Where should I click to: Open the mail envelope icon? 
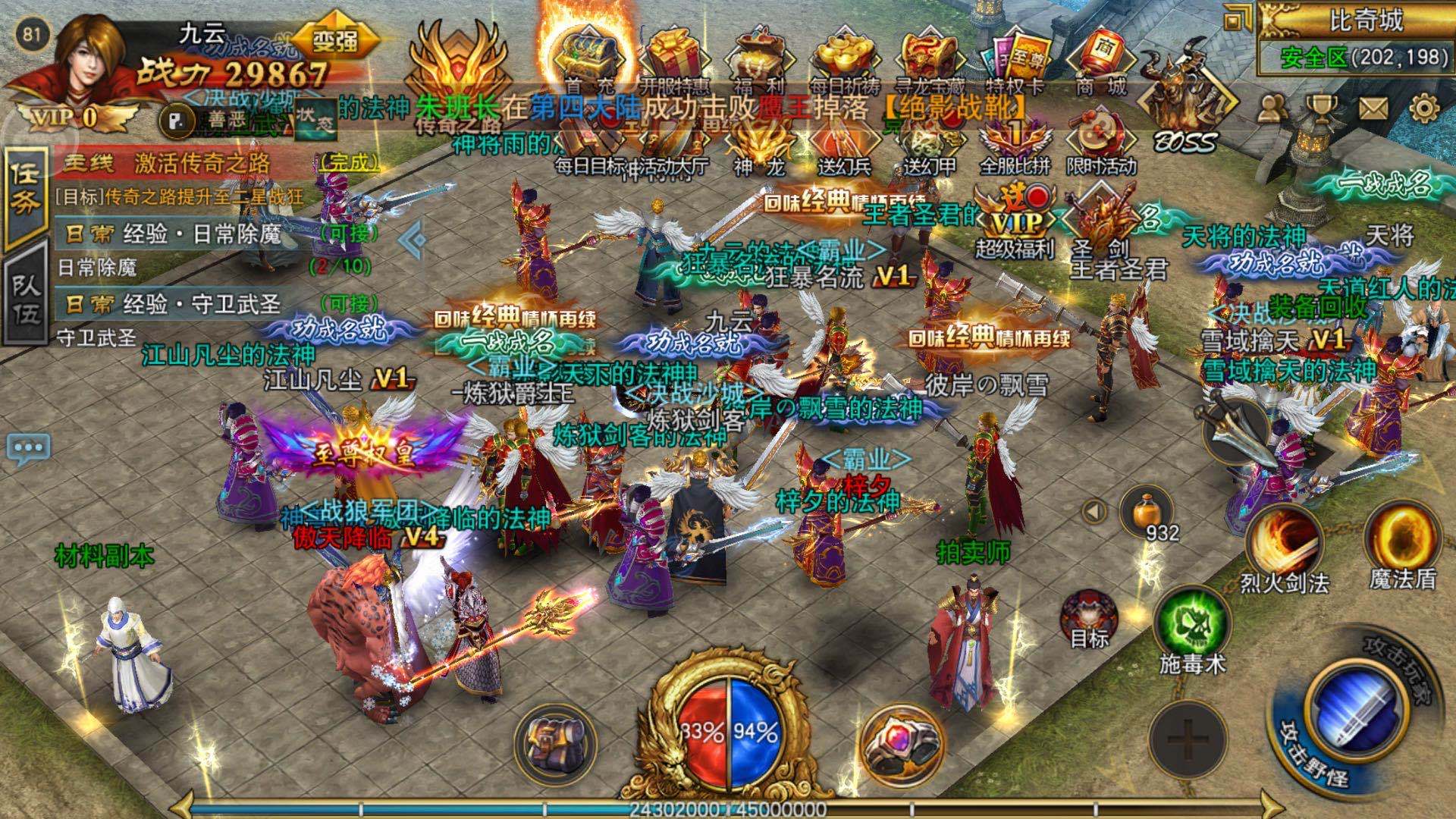pyautogui.click(x=1373, y=110)
